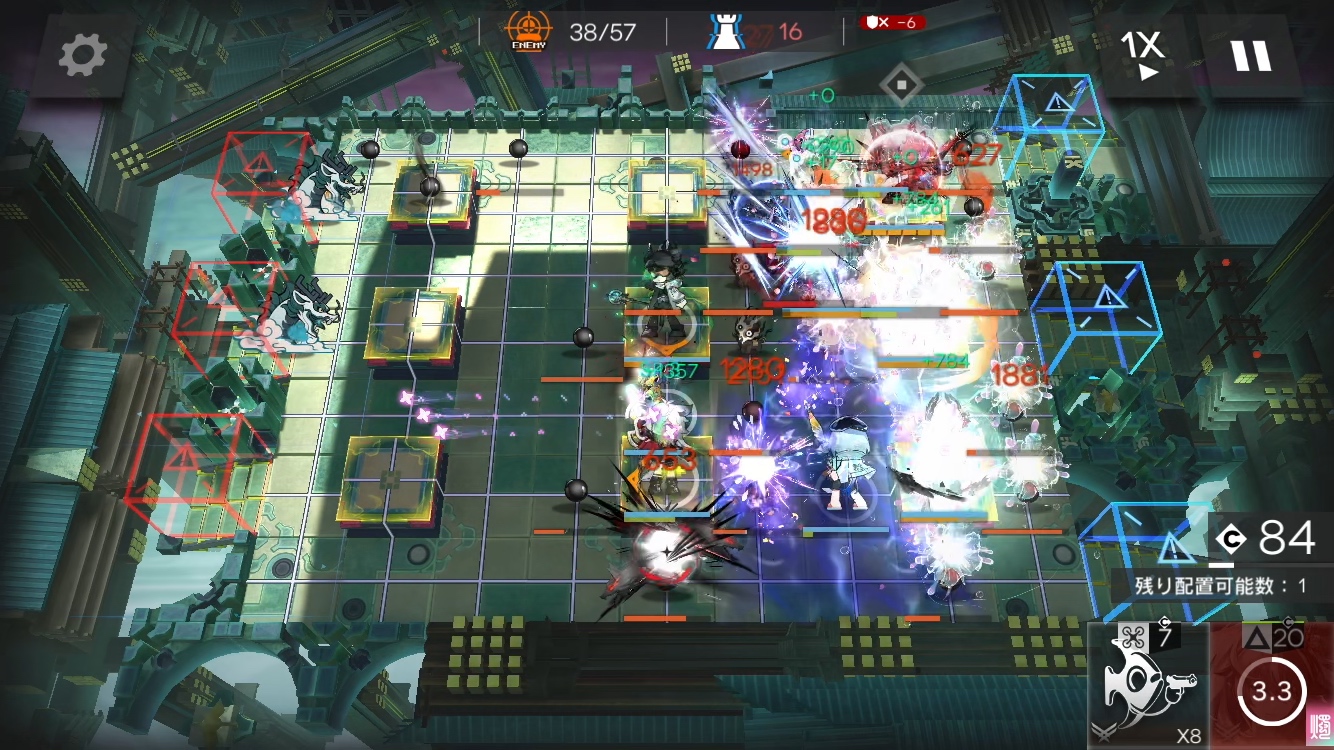This screenshot has height=750, width=1334.
Task: Pause the battle
Action: [x=1250, y=56]
